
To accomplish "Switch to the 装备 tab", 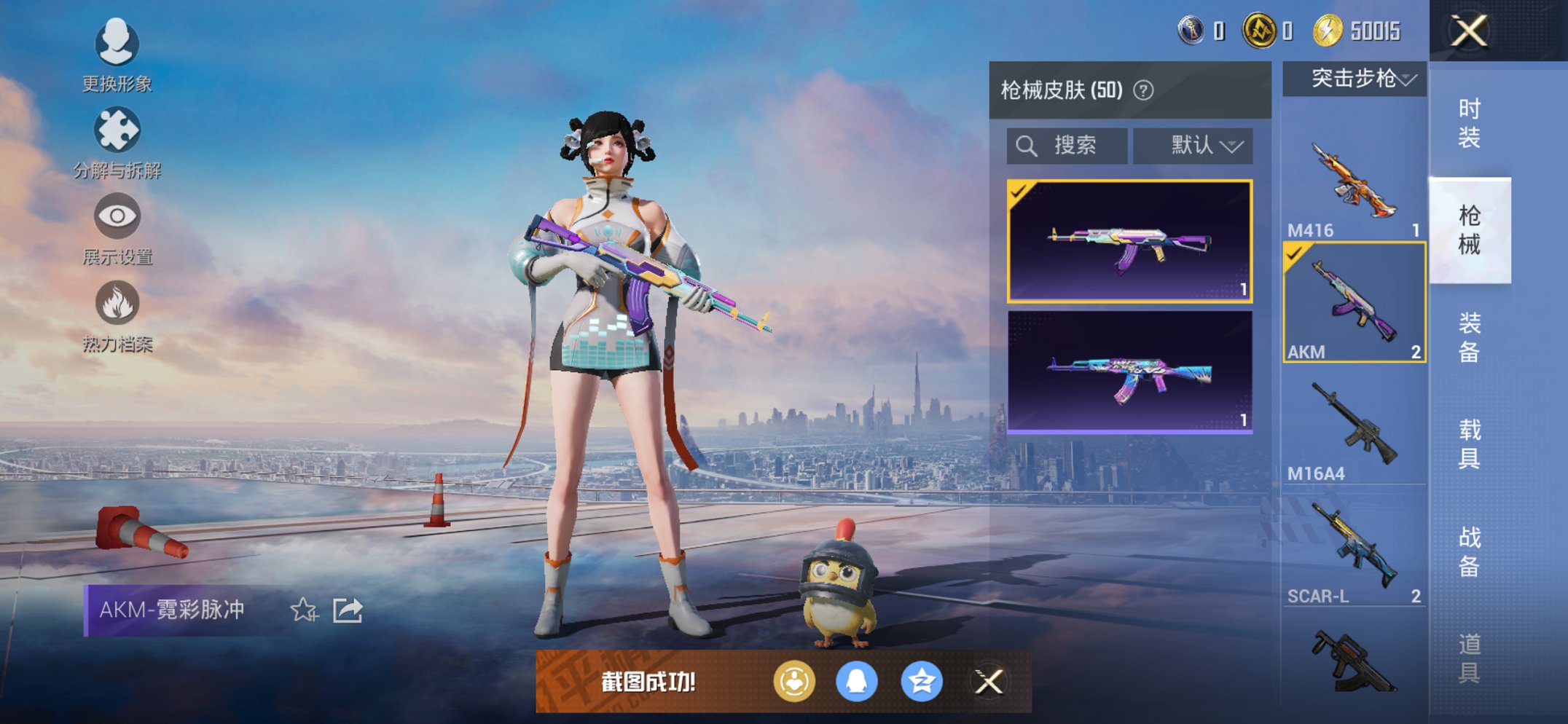I will (1469, 337).
